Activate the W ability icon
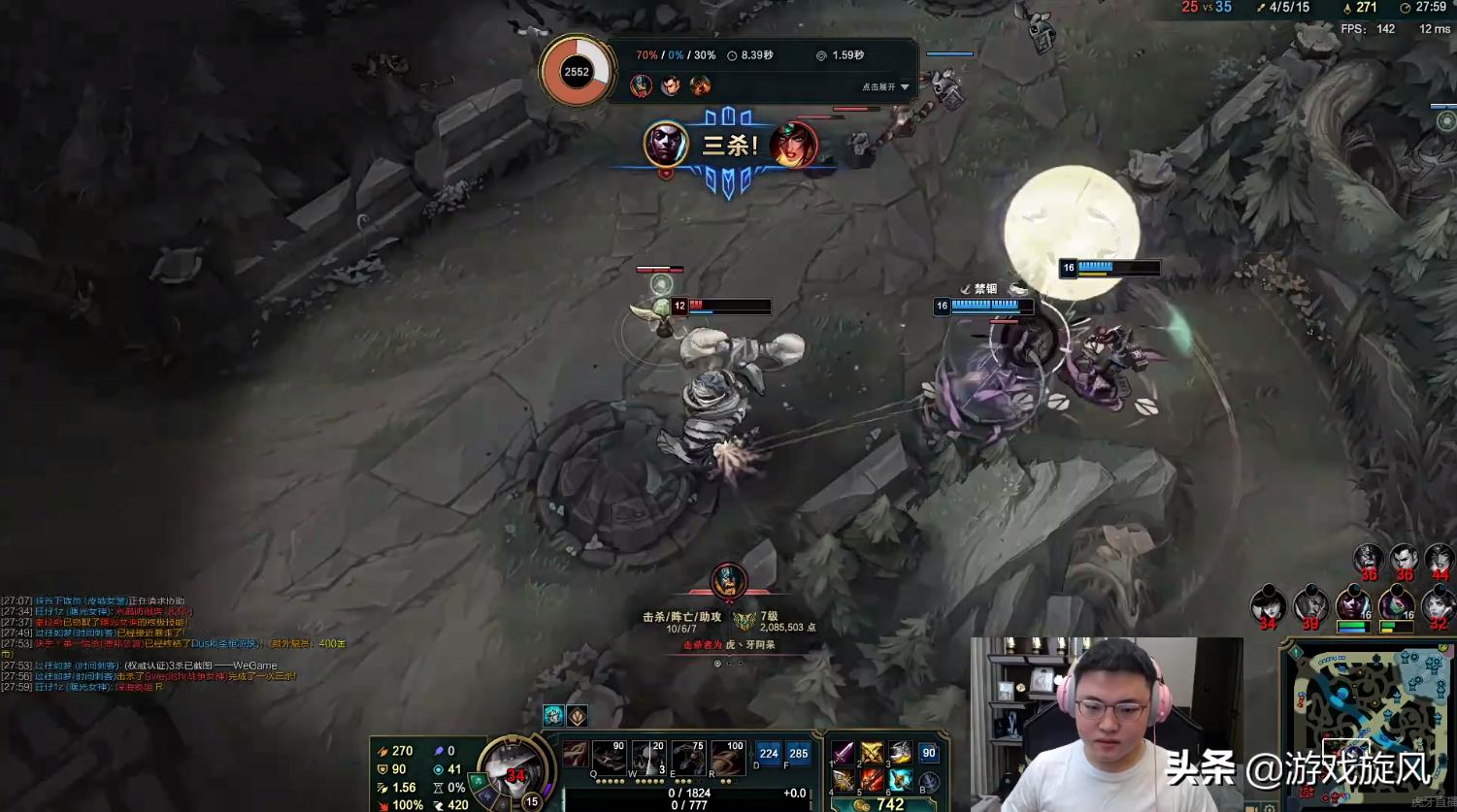This screenshot has width=1457, height=812. (x=649, y=758)
